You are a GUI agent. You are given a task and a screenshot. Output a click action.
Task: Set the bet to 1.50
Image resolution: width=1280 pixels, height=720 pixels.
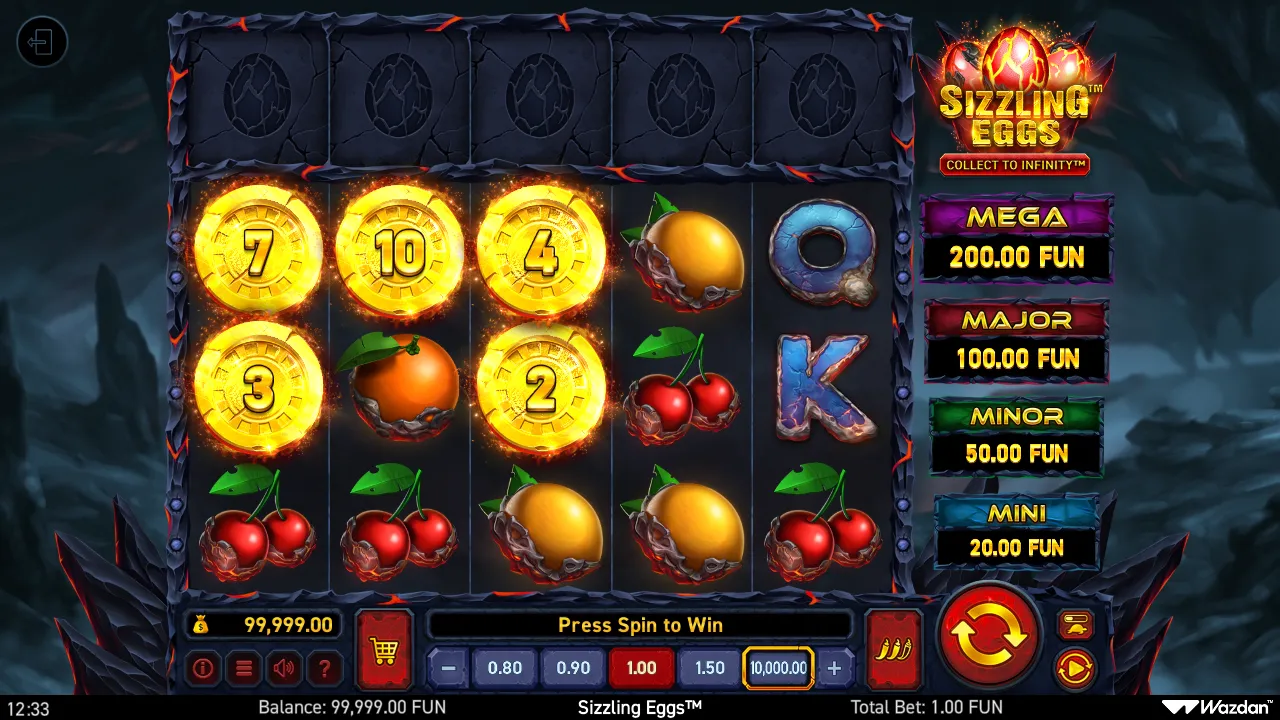tap(709, 668)
